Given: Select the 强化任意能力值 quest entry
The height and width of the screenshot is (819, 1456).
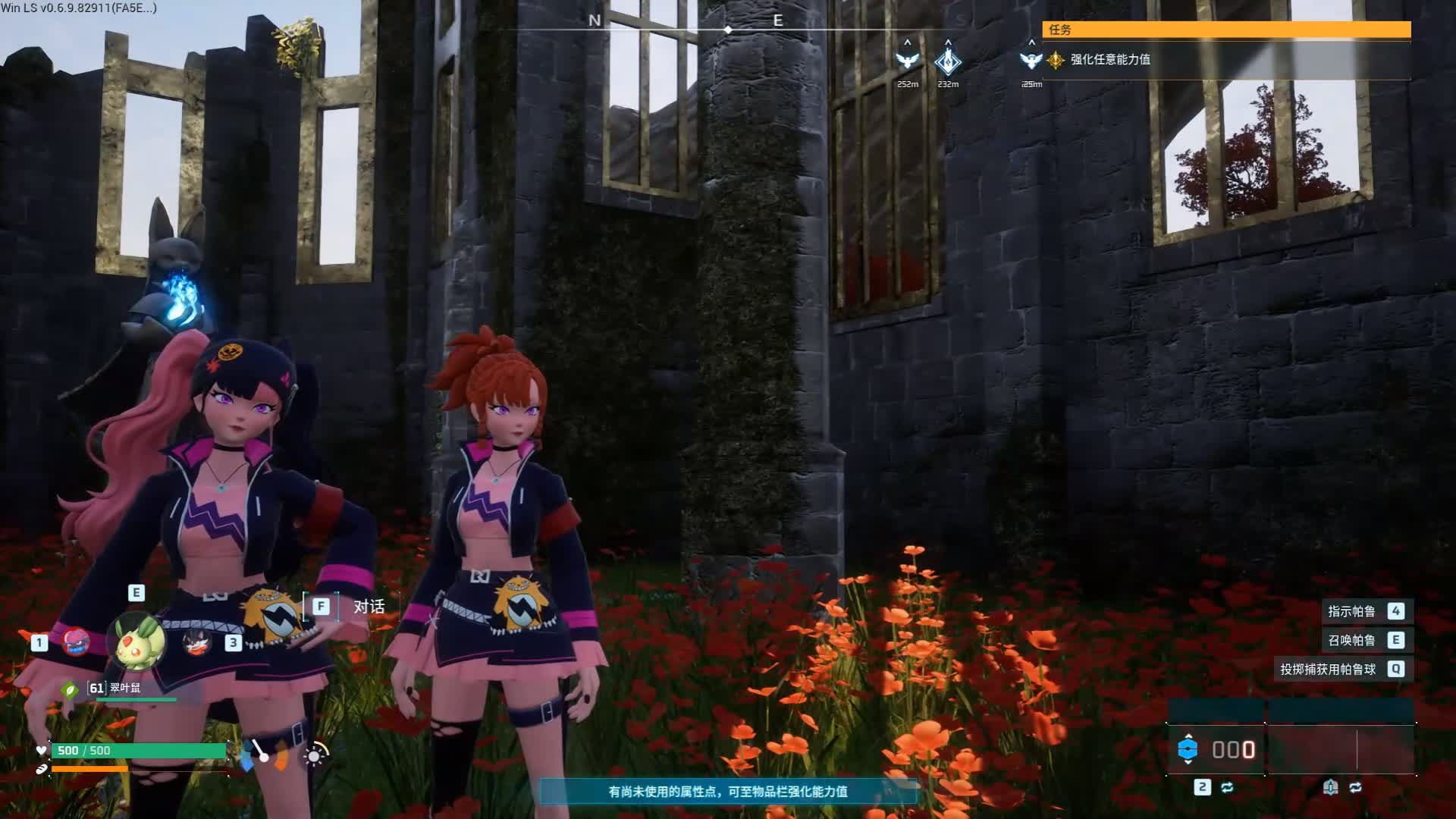Looking at the screenshot, I should (x=1109, y=59).
